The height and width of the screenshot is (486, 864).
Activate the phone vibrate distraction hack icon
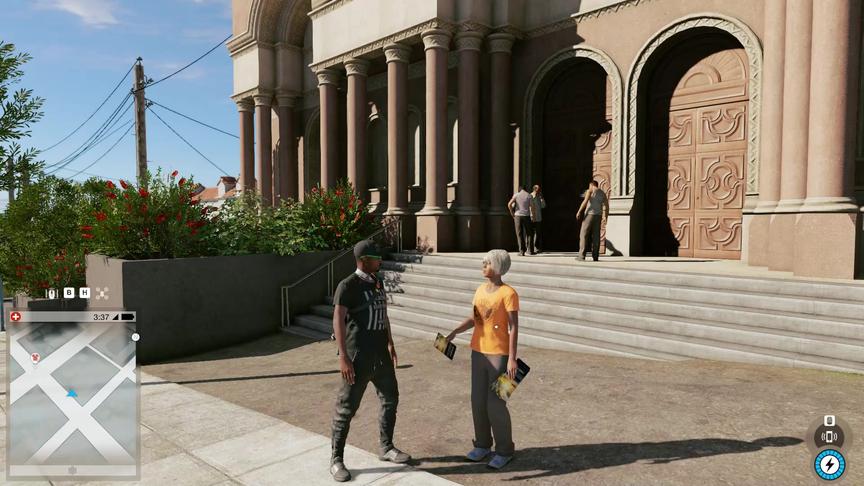(828, 435)
